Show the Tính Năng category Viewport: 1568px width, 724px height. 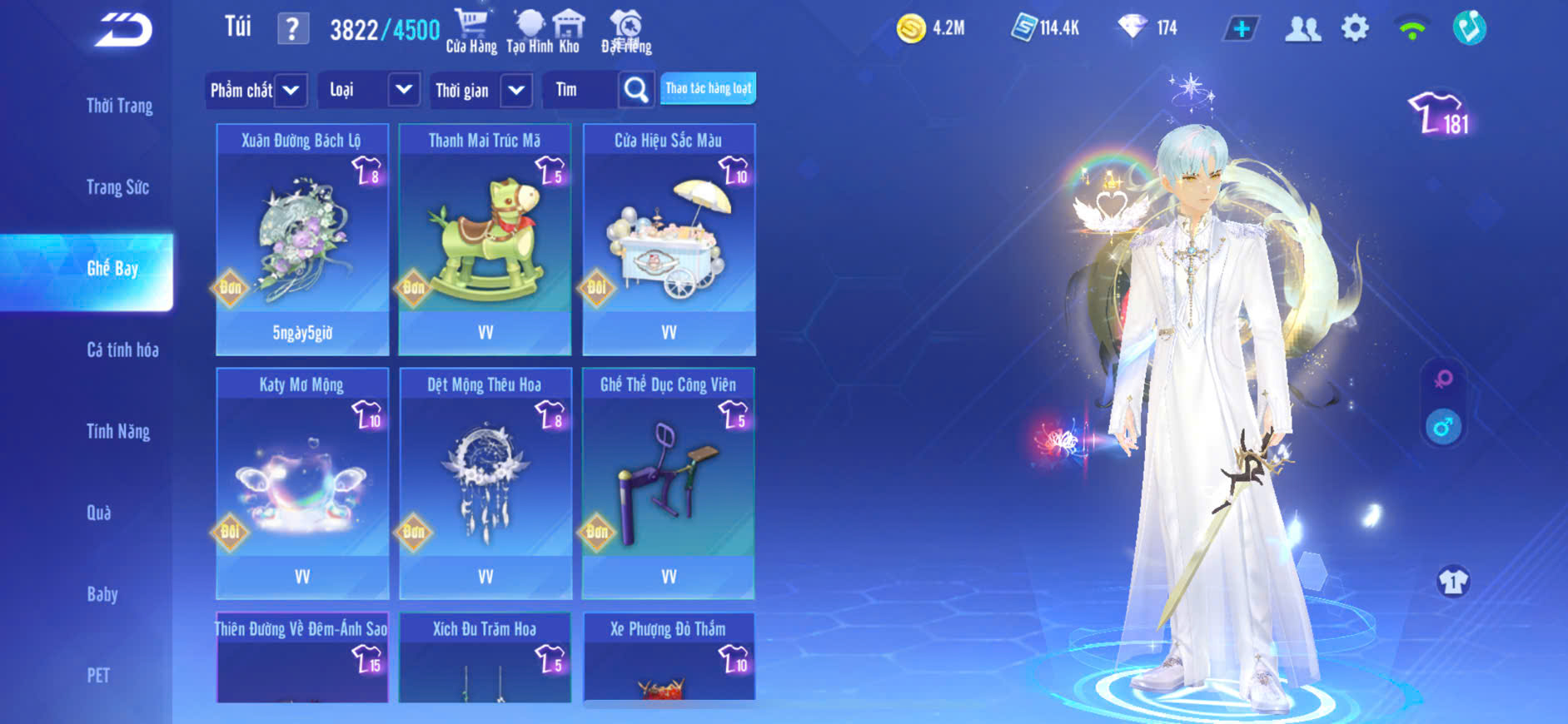click(x=118, y=431)
